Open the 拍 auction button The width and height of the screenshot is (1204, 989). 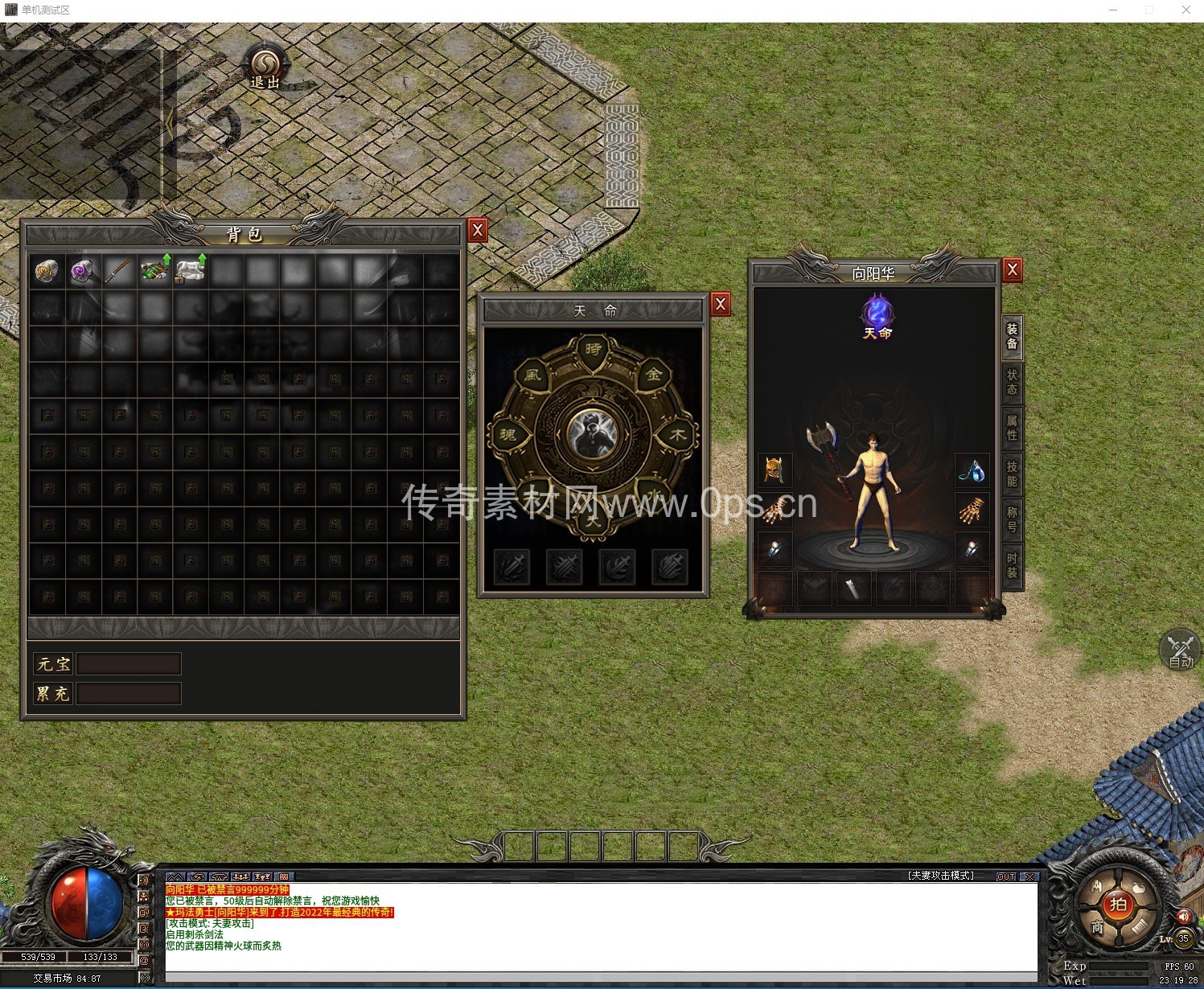[1119, 905]
